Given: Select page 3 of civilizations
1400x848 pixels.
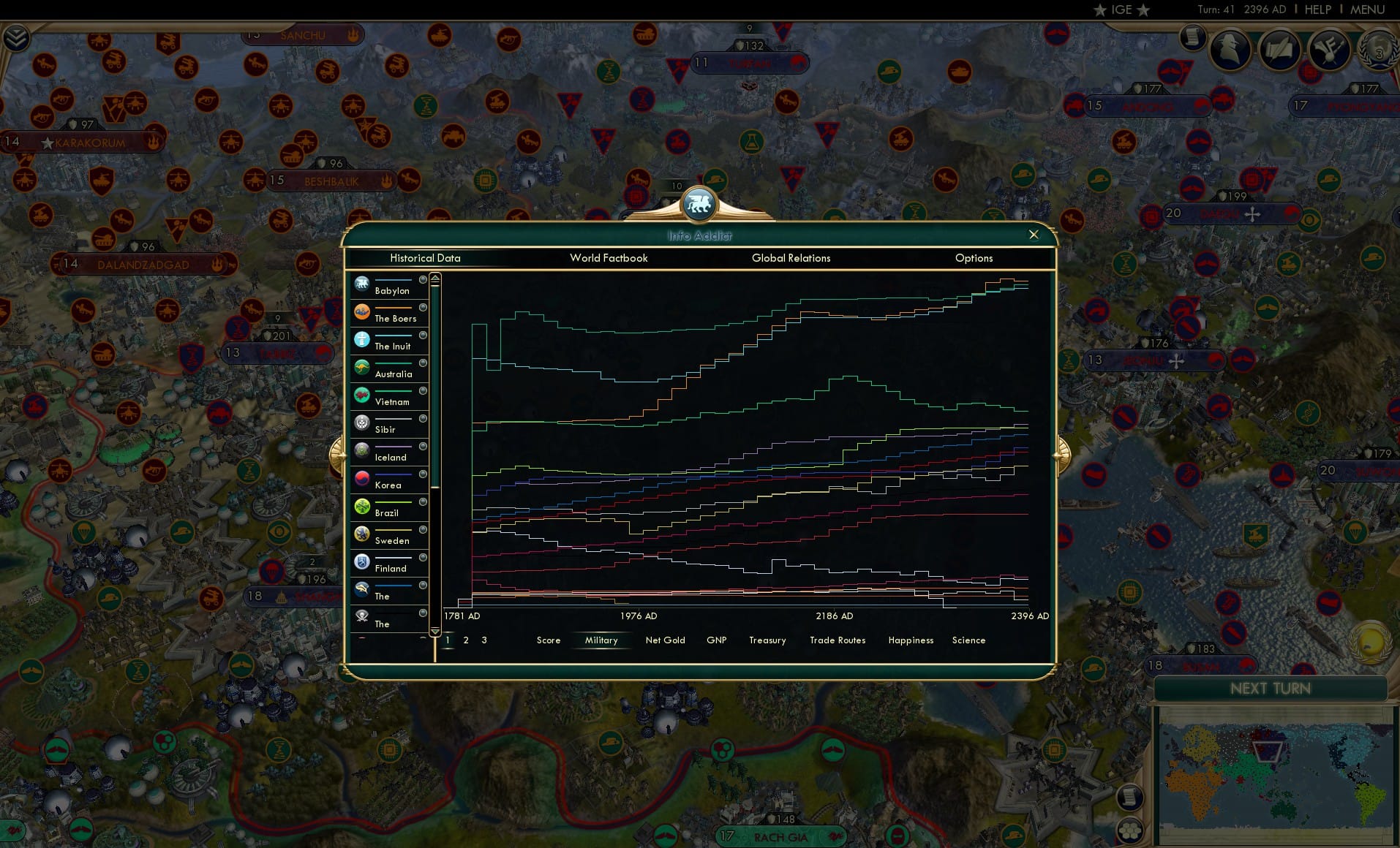Looking at the screenshot, I should [483, 640].
